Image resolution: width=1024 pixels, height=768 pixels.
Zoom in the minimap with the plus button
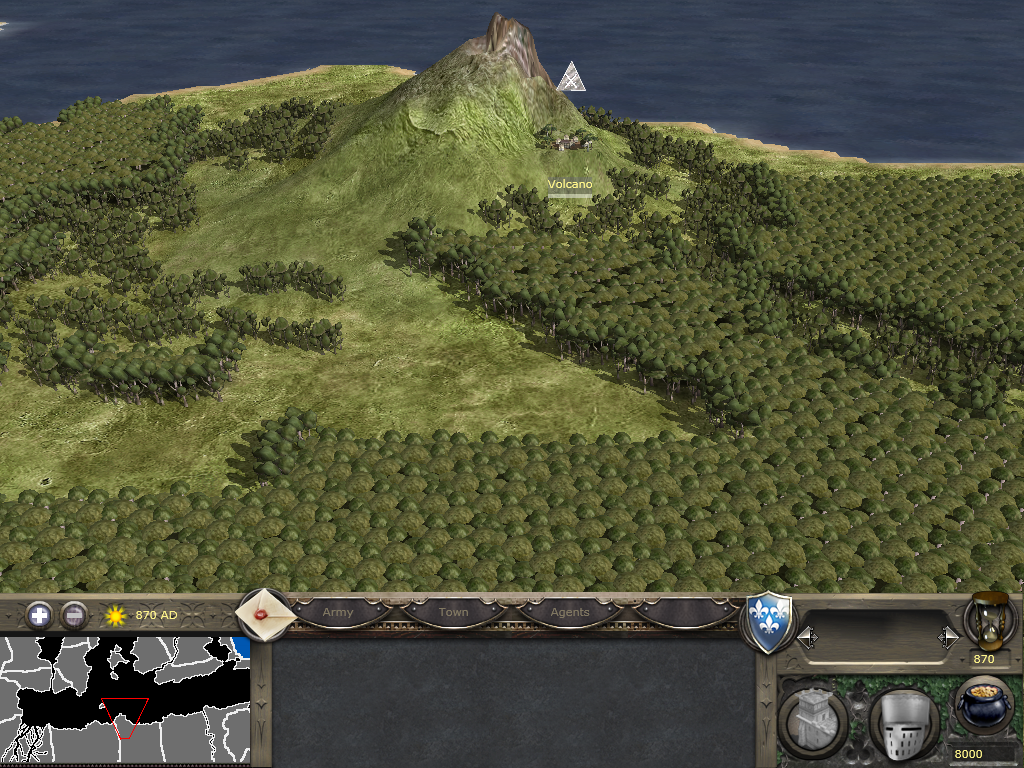39,615
